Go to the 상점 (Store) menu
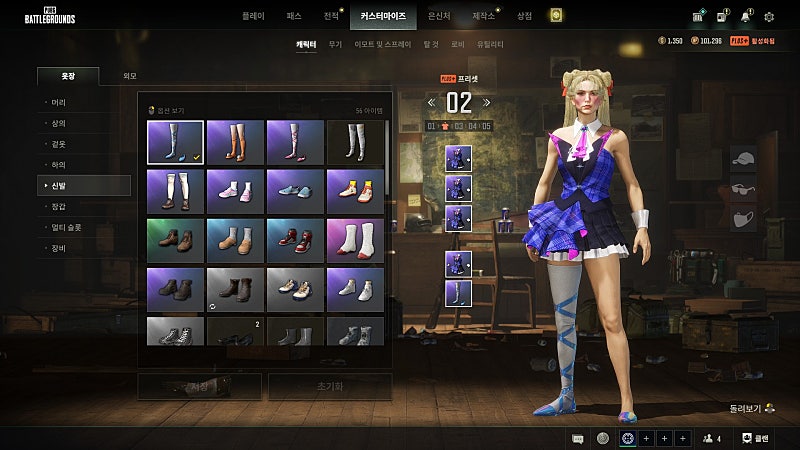Screen dimensions: 800x450 click(x=524, y=16)
